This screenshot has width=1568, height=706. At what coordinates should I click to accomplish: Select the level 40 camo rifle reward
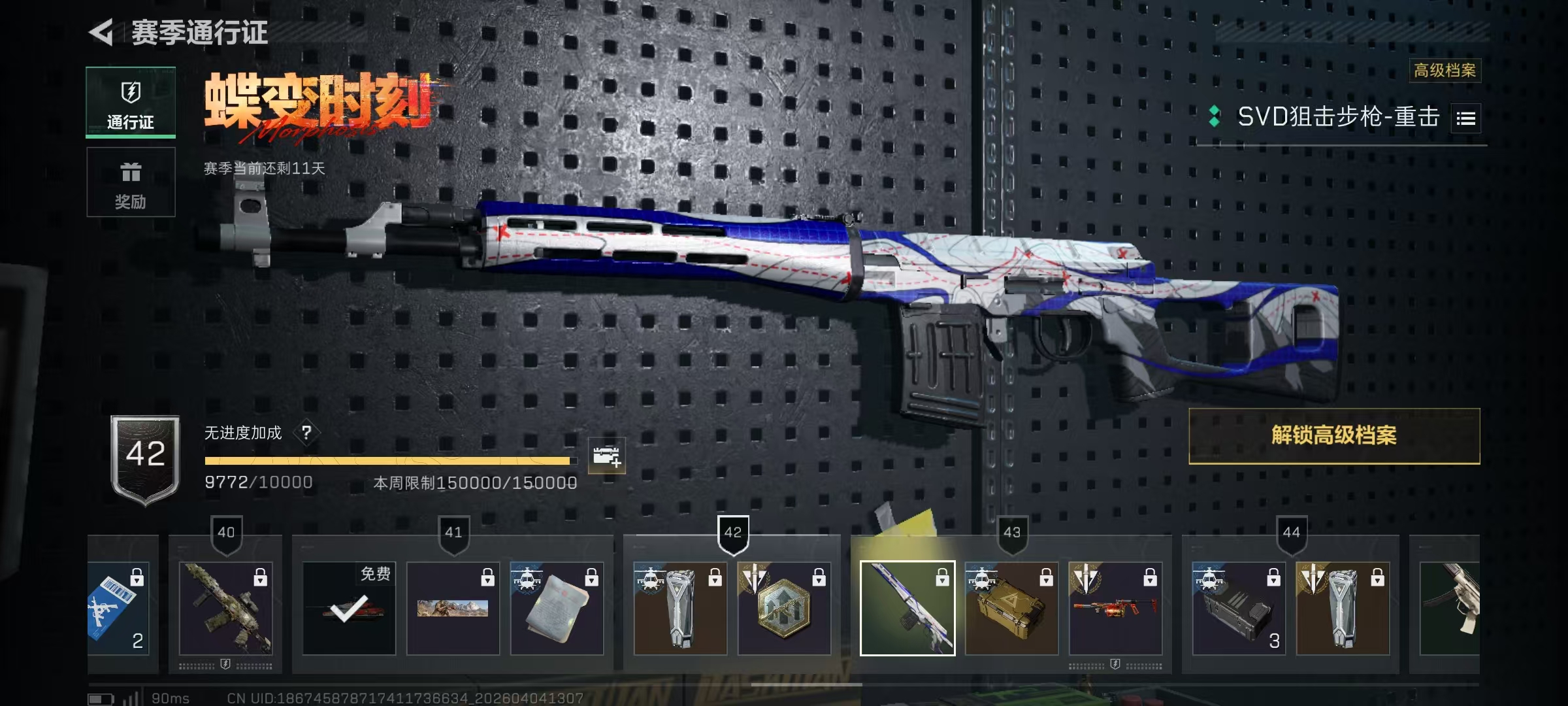[225, 608]
